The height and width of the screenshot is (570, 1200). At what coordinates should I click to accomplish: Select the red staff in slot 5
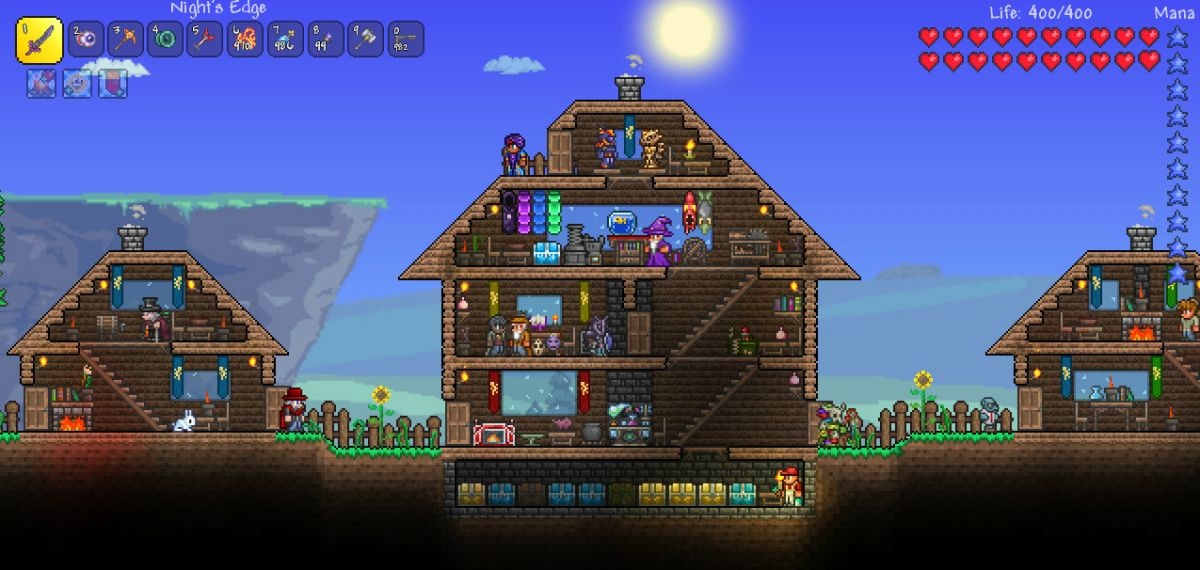tap(205, 39)
